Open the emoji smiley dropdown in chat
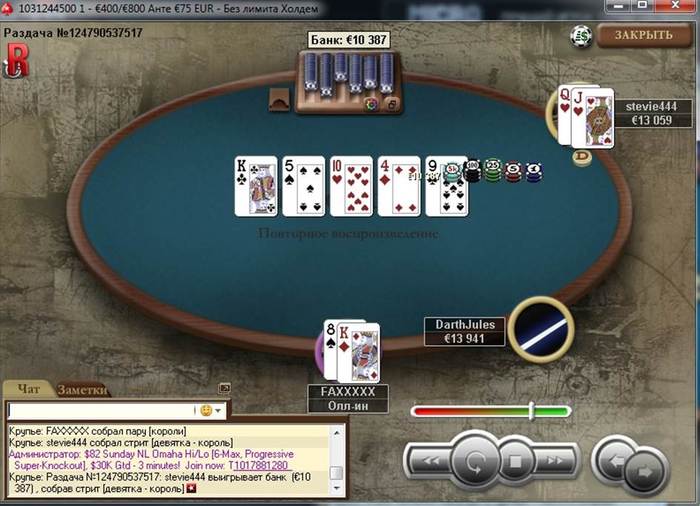The width and height of the screenshot is (700, 506). tap(212, 410)
